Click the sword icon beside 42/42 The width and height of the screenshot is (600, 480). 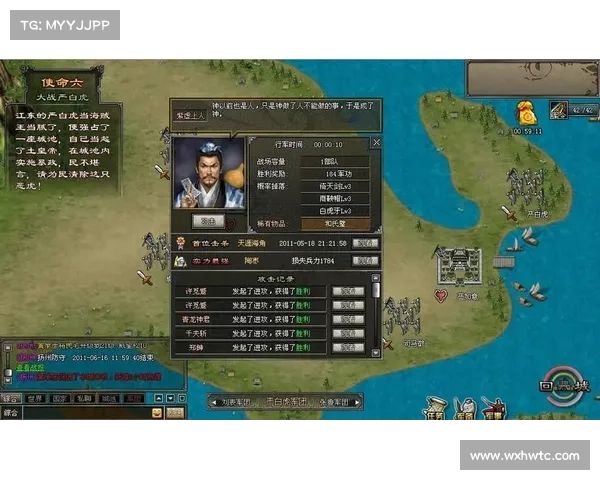point(556,110)
